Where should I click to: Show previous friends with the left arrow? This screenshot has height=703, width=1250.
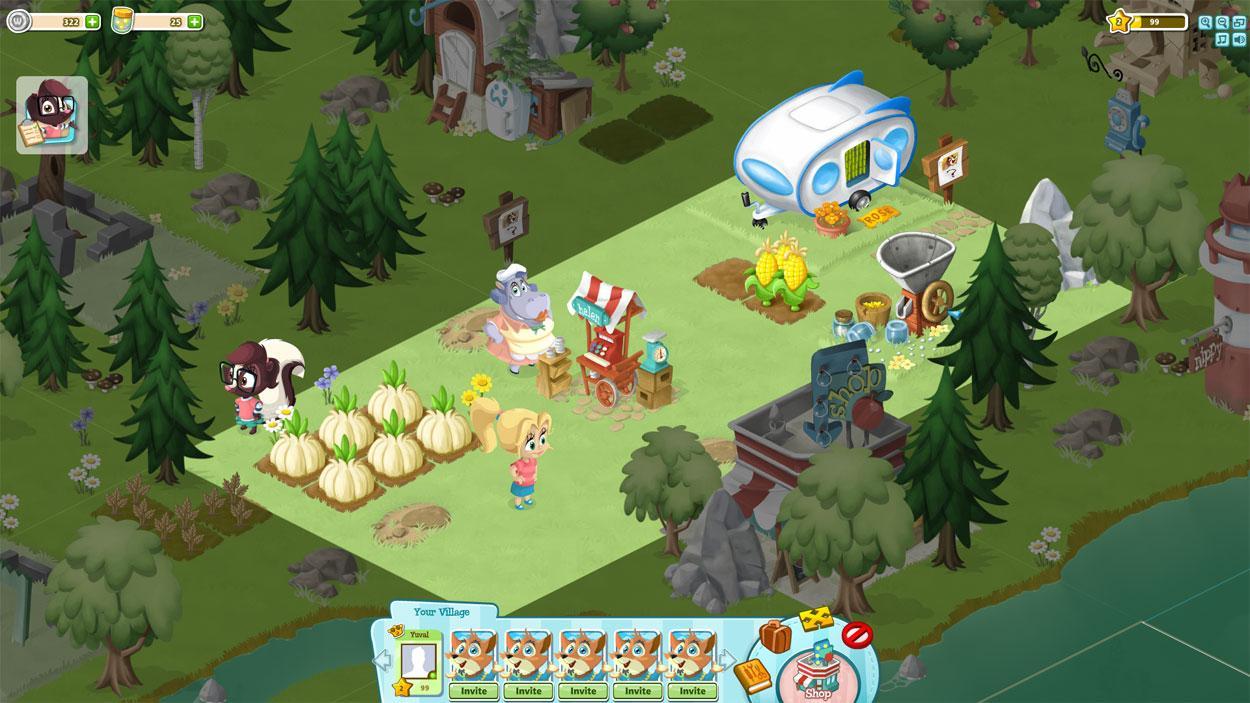click(379, 661)
